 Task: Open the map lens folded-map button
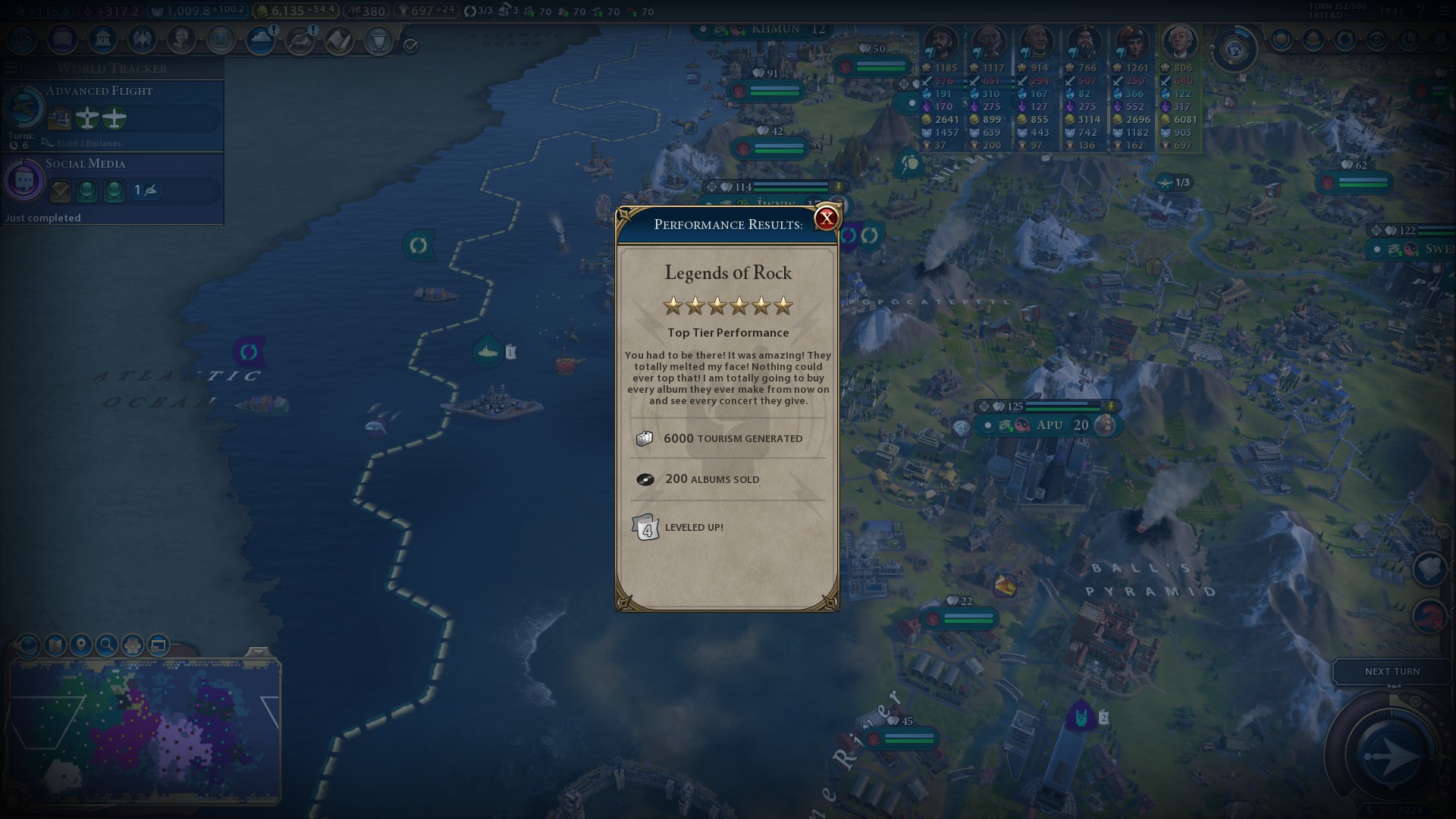[55, 645]
